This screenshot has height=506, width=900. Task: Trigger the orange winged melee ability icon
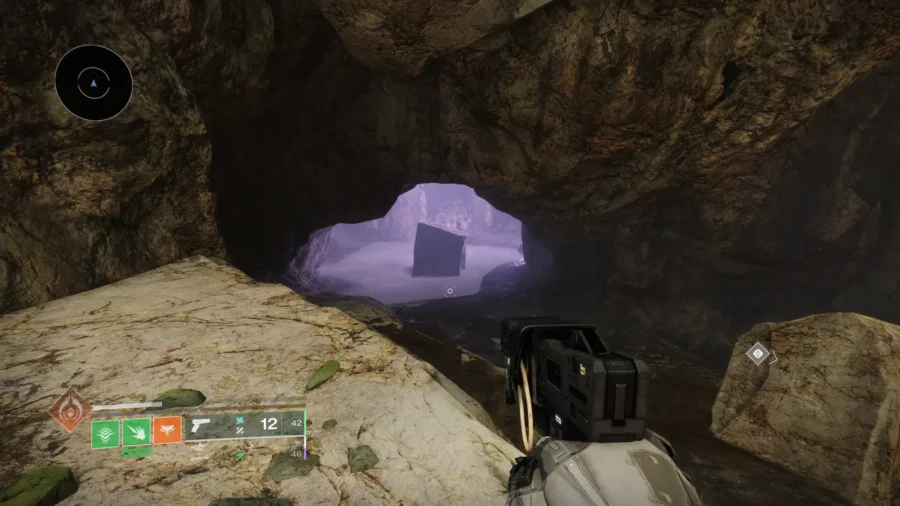pos(167,431)
